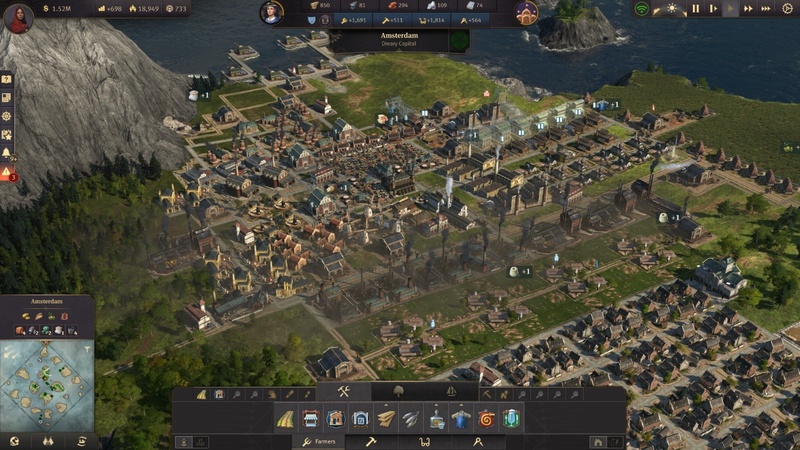This screenshot has height=450, width=800.
Task: Set game speed to fastest (triple arrow)
Action: click(767, 9)
